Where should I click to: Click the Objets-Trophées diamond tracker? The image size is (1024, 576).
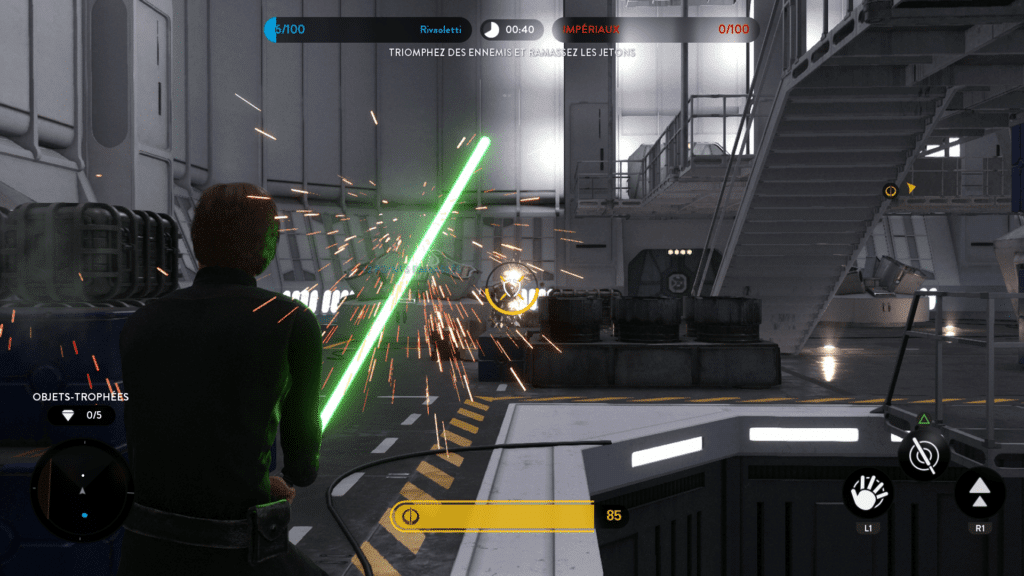click(81, 415)
